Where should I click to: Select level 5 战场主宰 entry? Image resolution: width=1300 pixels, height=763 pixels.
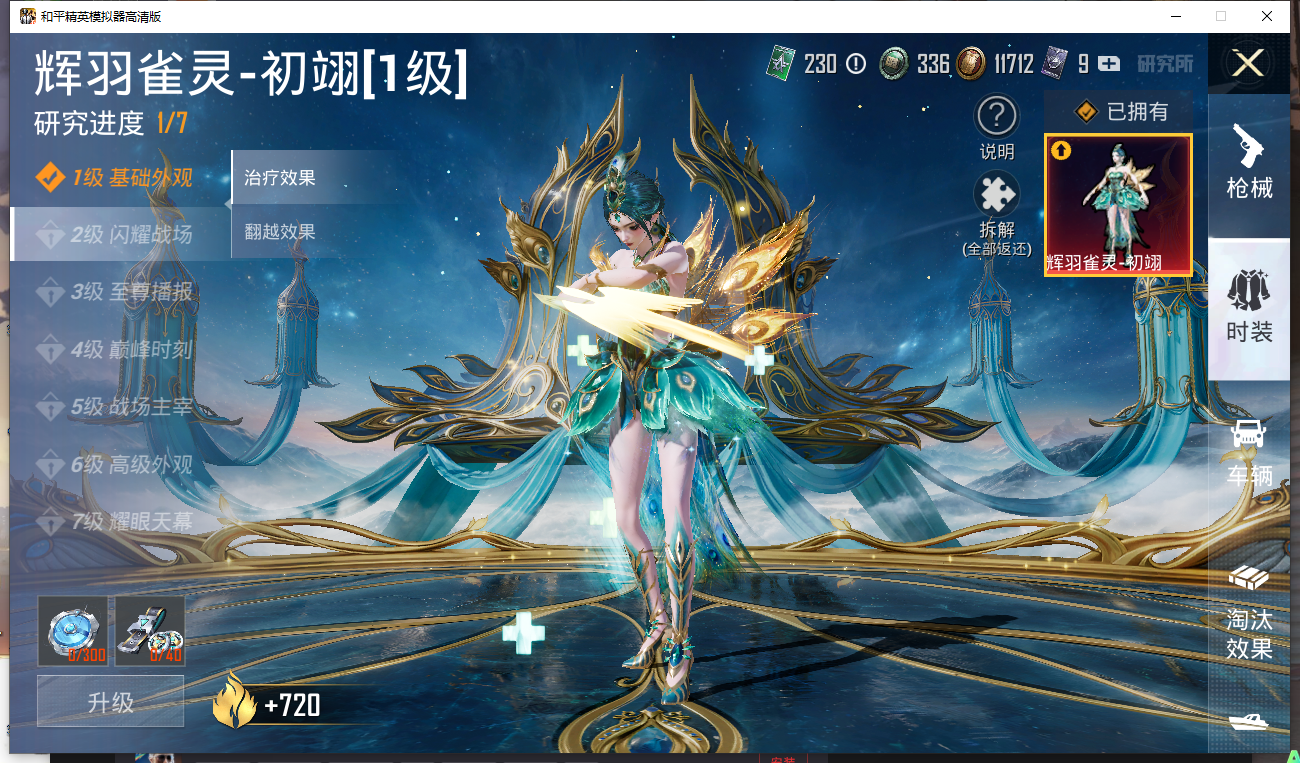pyautogui.click(x=115, y=408)
